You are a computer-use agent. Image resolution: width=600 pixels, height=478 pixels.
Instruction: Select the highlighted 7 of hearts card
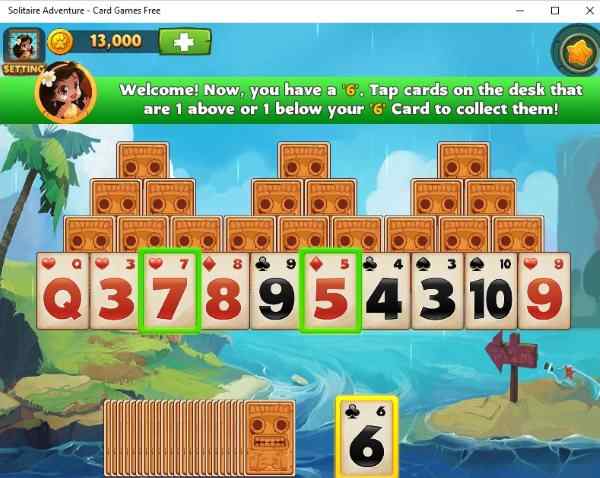tap(172, 292)
